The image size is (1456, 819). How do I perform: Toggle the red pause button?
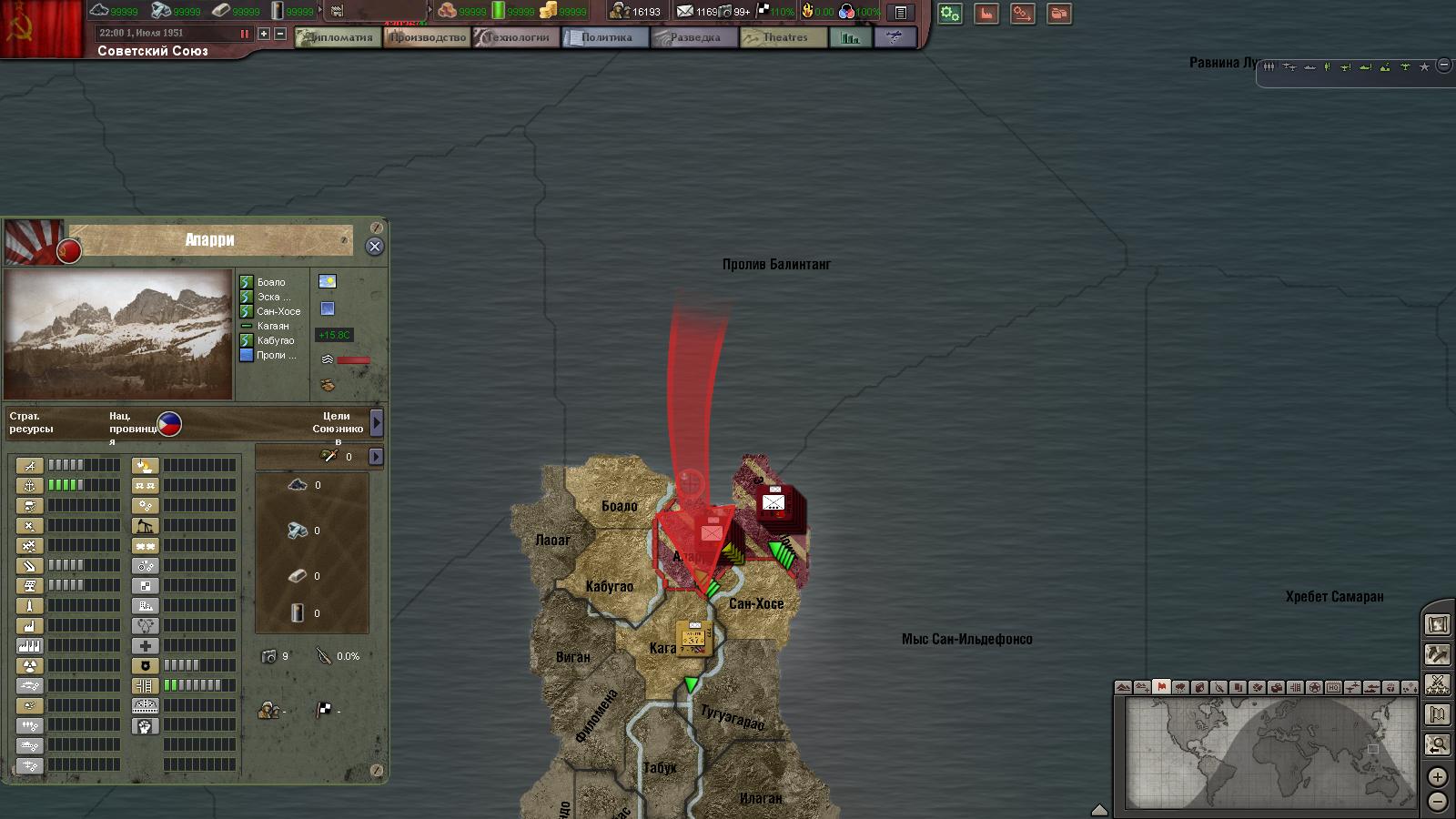244,34
